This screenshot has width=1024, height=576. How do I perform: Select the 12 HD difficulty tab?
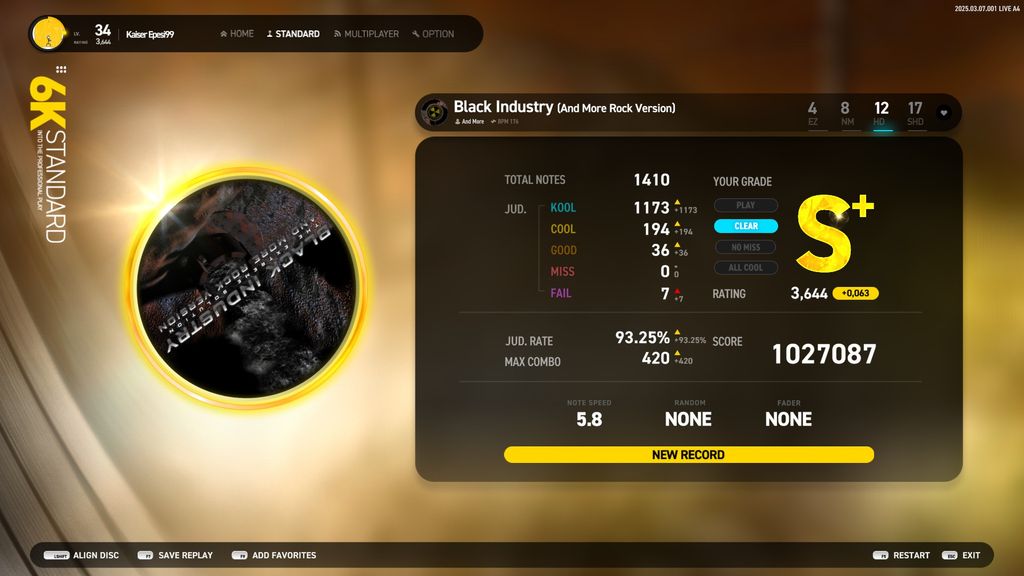click(x=881, y=113)
